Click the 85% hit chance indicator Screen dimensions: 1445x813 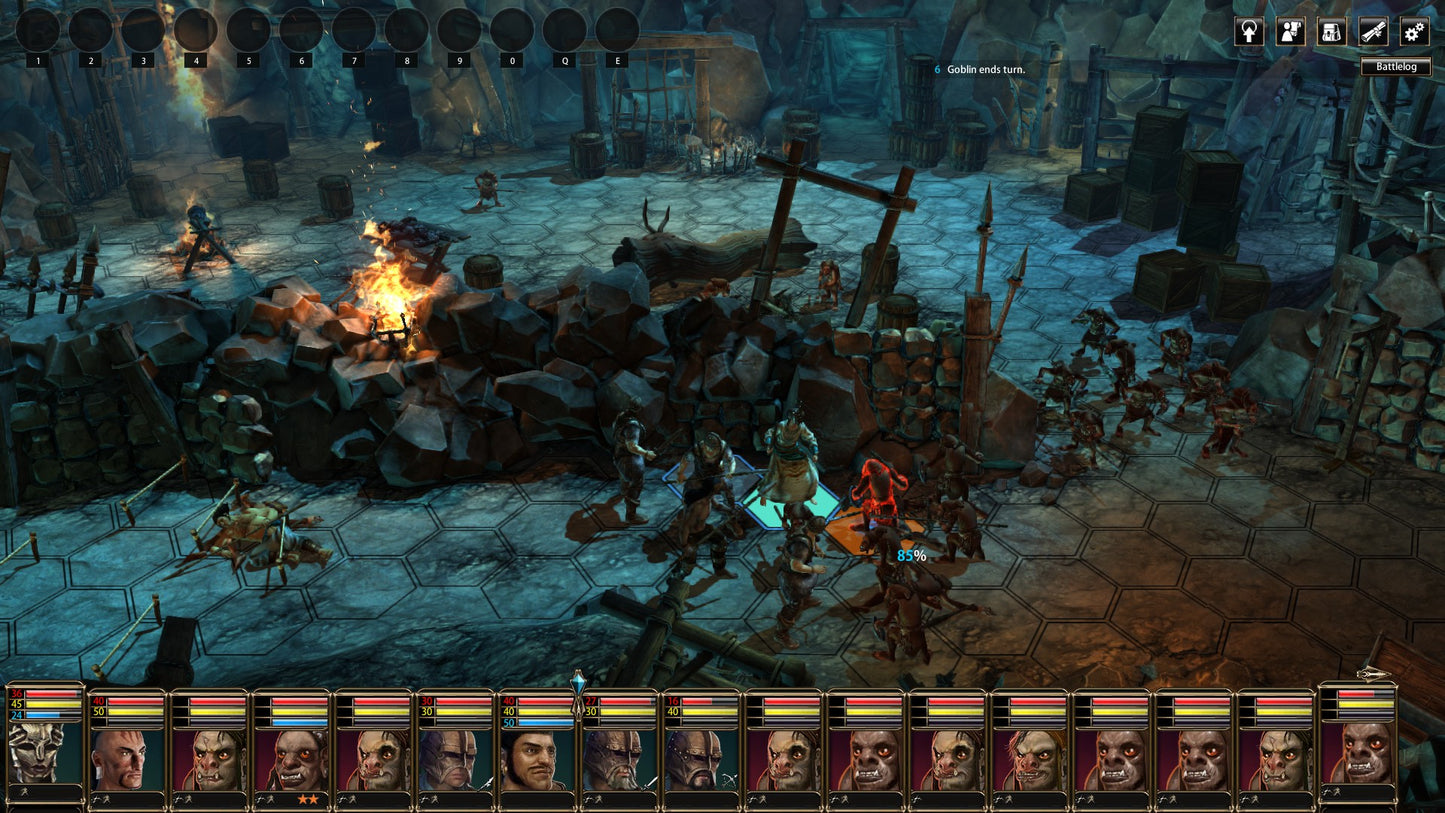911,553
